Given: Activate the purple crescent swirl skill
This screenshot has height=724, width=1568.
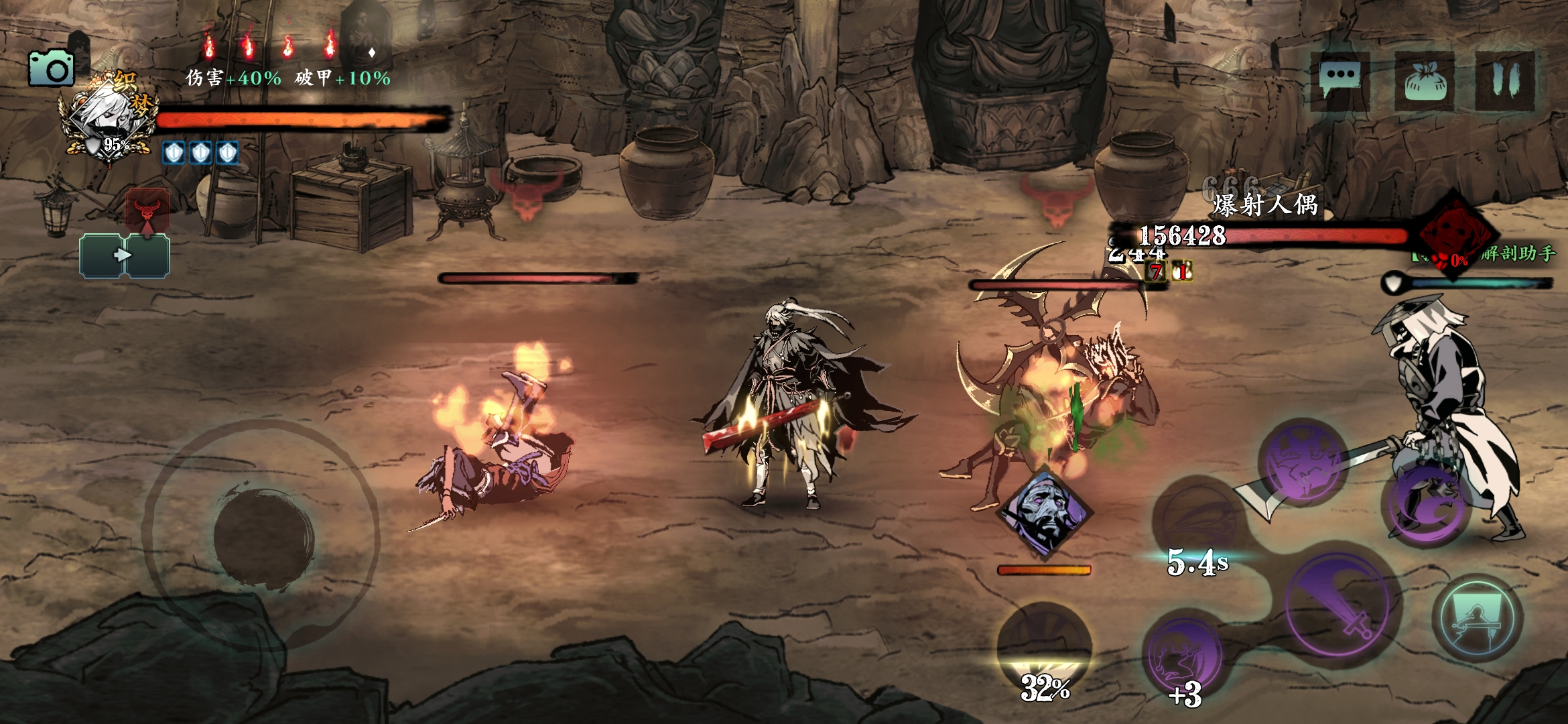Looking at the screenshot, I should pyautogui.click(x=1429, y=507).
